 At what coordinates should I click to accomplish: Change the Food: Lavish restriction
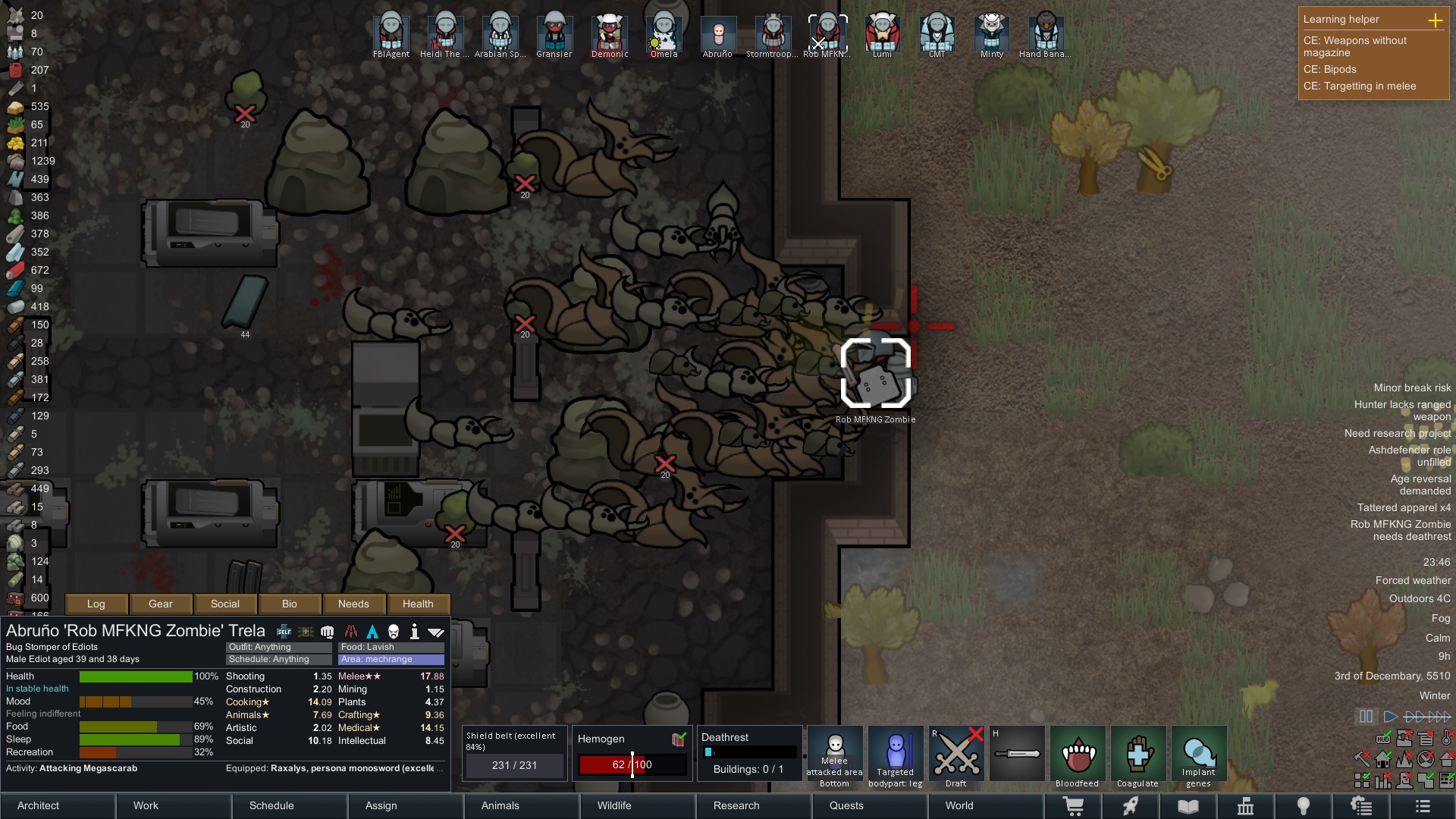tap(391, 647)
